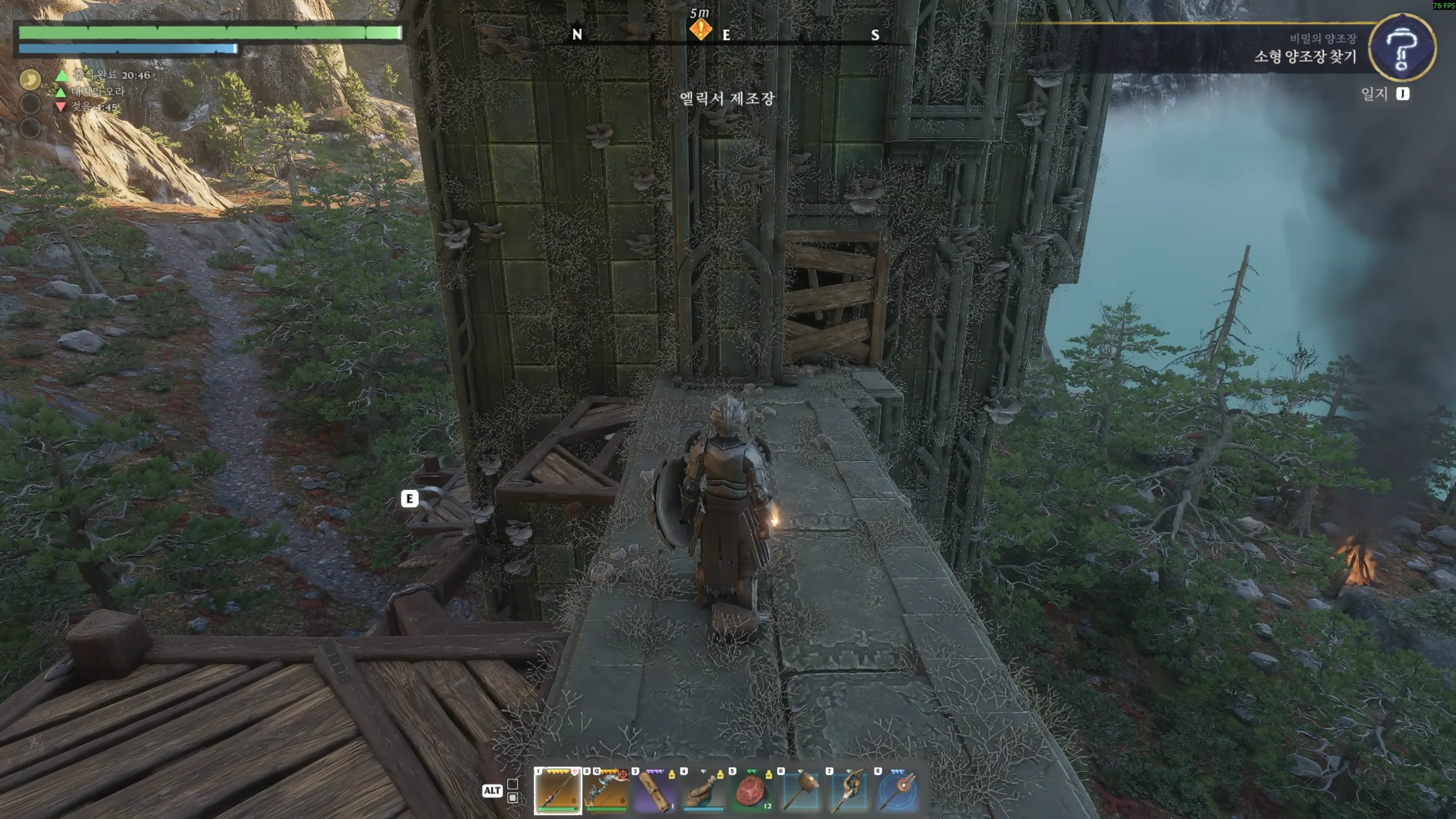The width and height of the screenshot is (1456, 819).
Task: Eat the raw meat in slot 5
Action: pyautogui.click(x=752, y=790)
